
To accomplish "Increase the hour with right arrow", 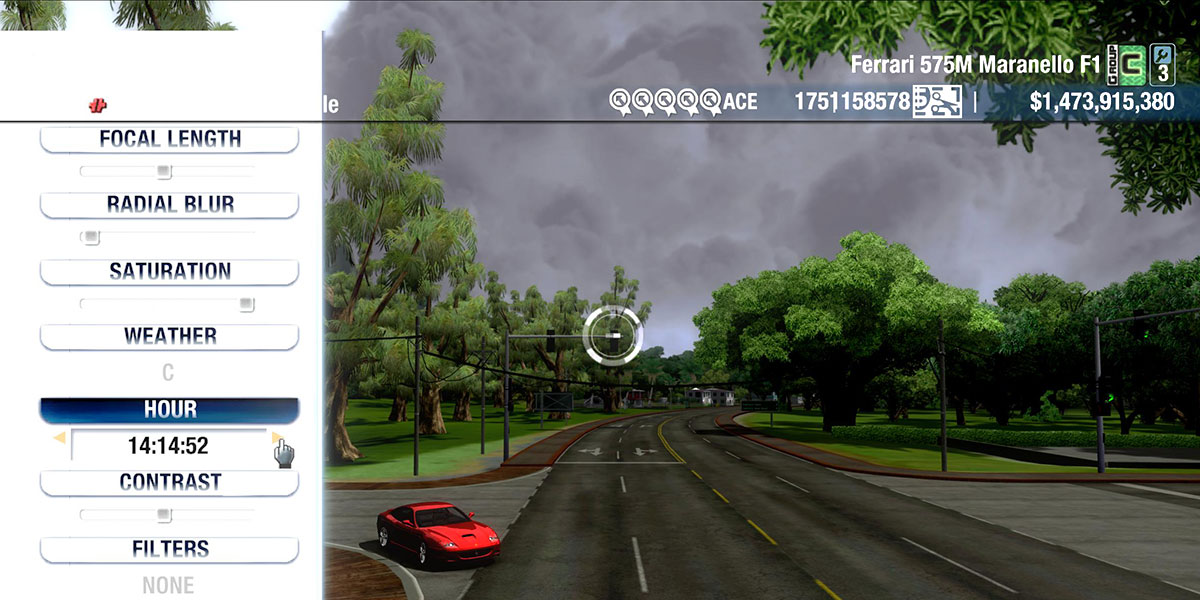I will point(277,438).
